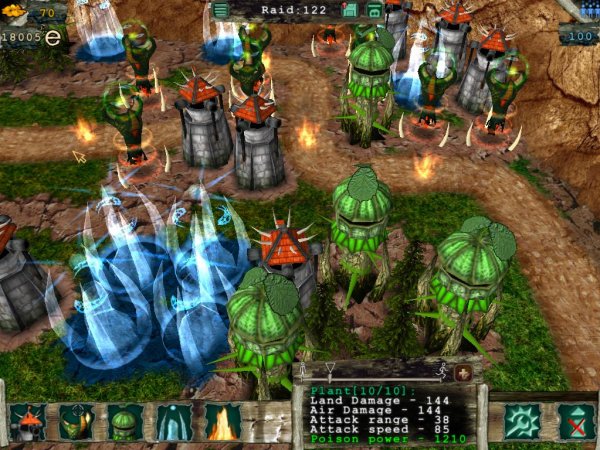Screen dimensions: 600x450
Task: Open the menu list button beside Raid
Action: tap(220, 10)
